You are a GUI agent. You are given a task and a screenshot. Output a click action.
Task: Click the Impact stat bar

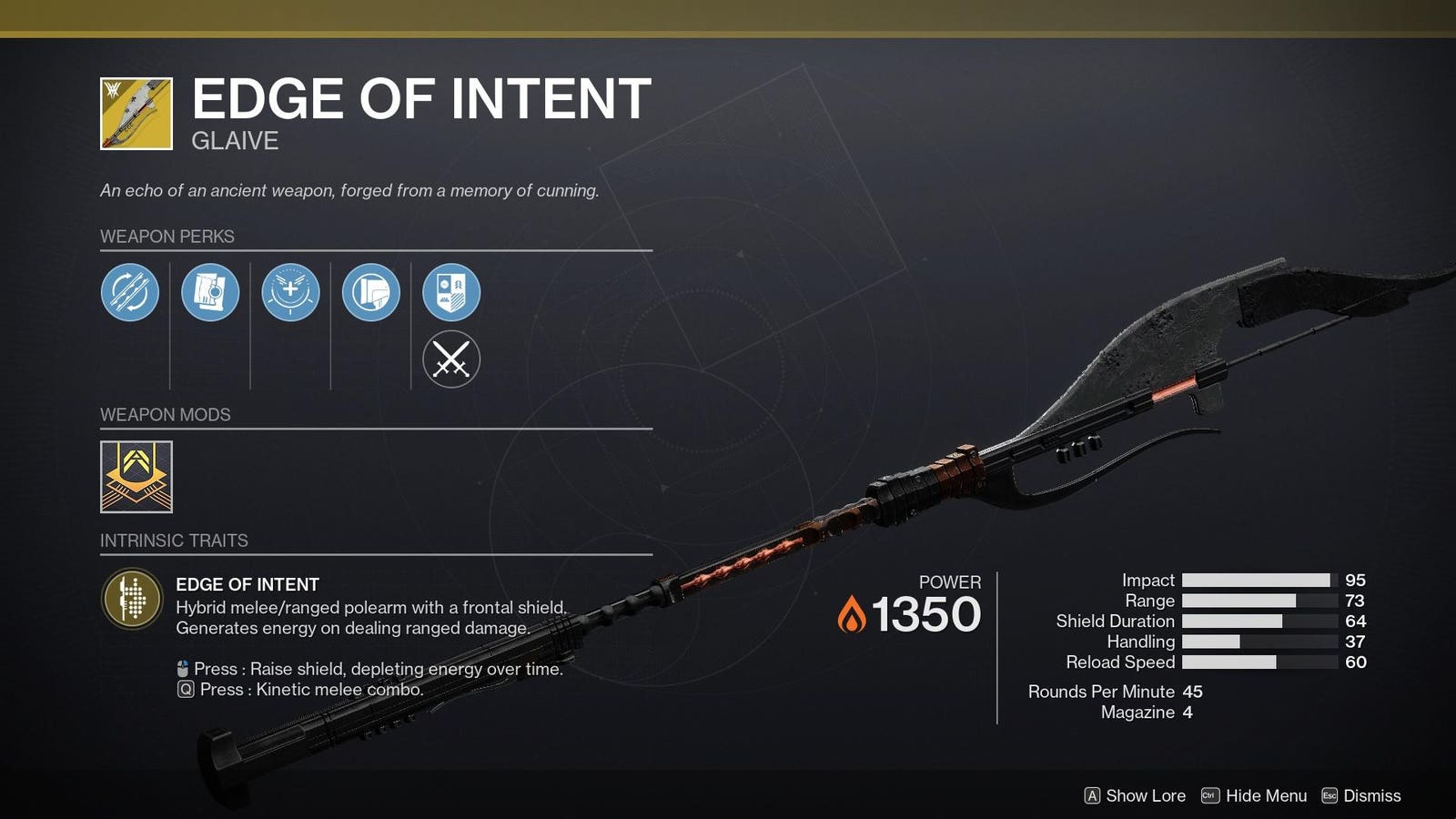(x=1256, y=580)
